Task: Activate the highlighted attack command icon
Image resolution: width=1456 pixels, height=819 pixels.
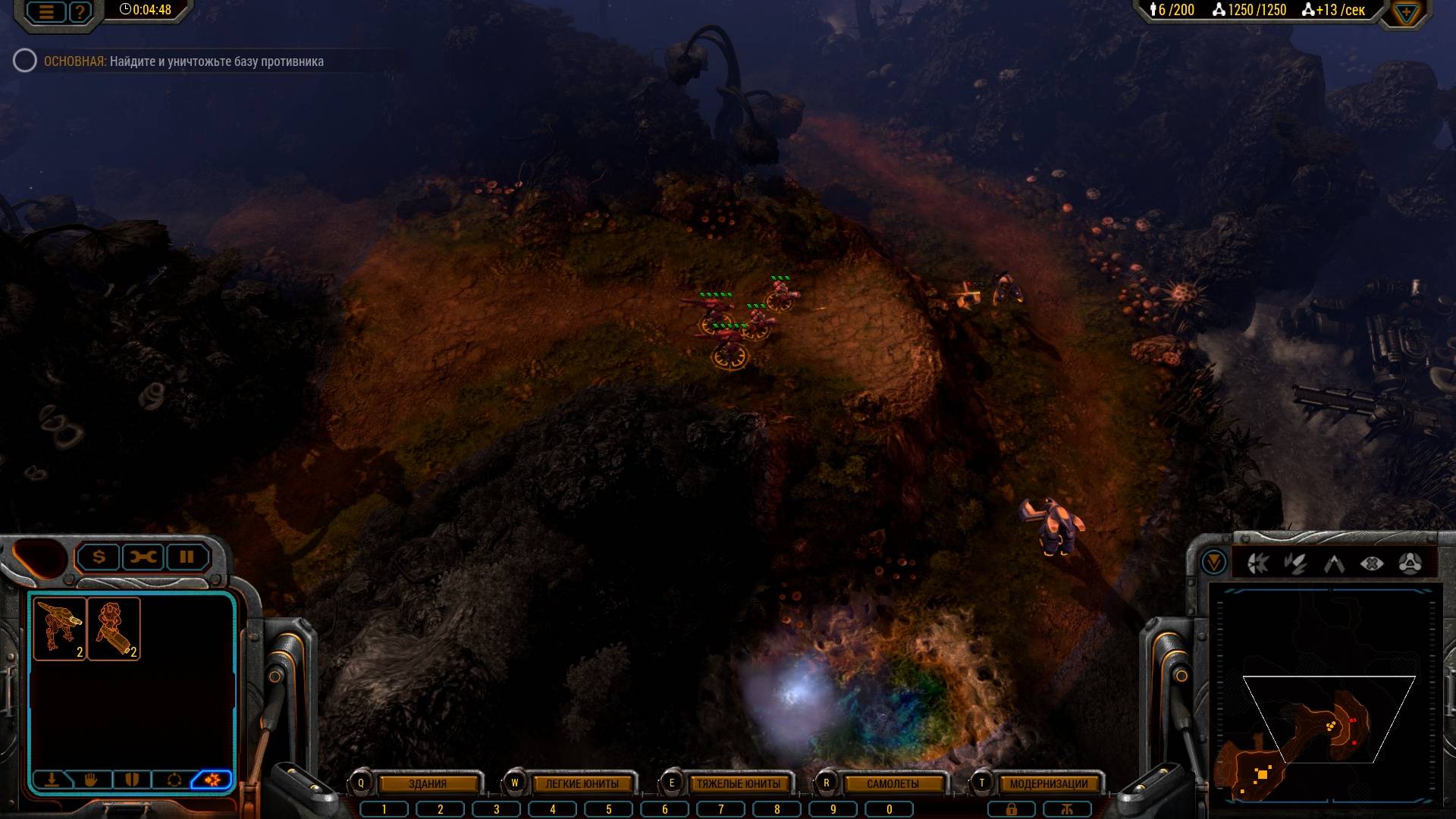Action: point(212,780)
